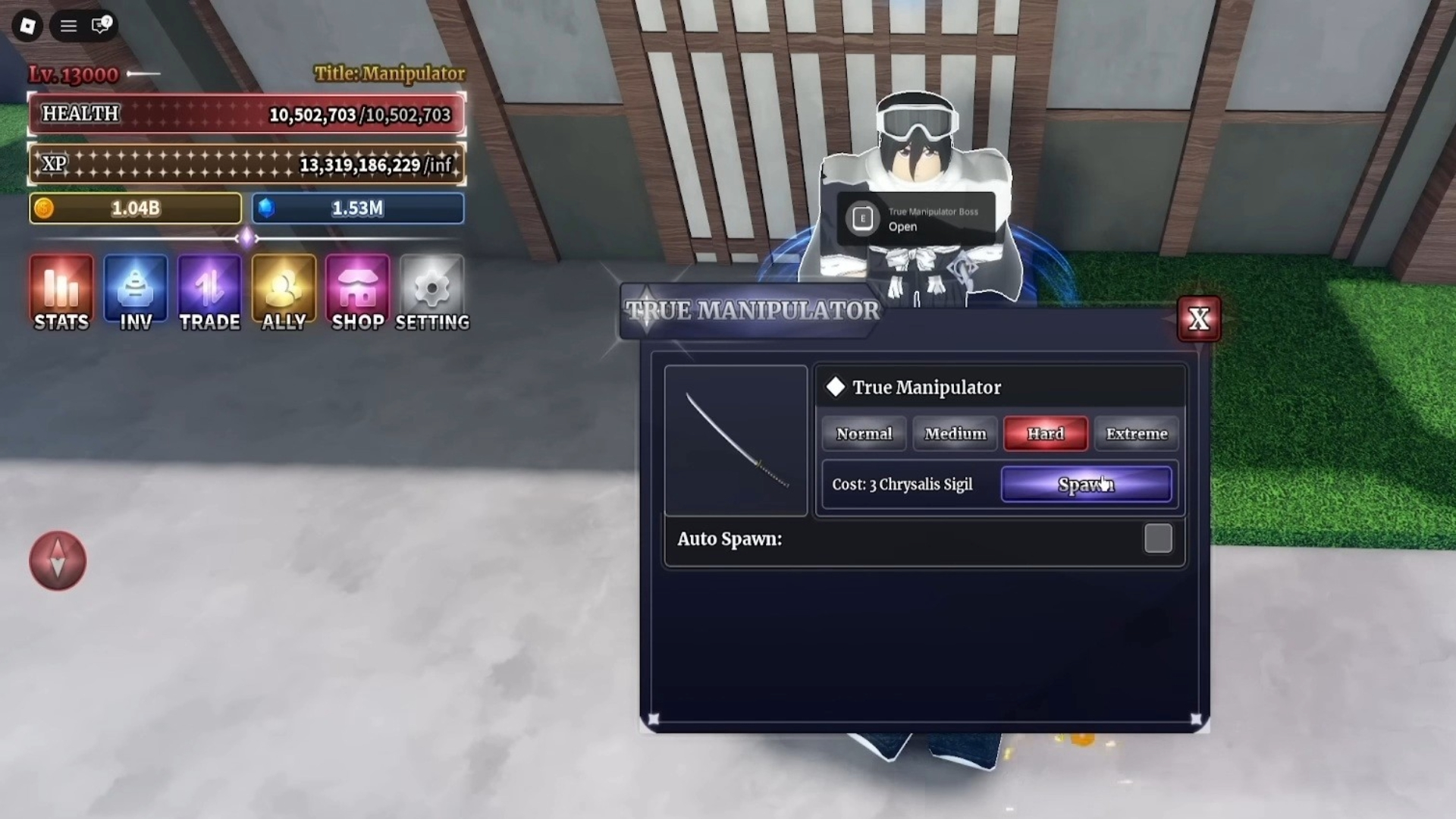Viewport: 1456px width, 819px height.
Task: Open the INV inventory icon
Action: click(x=134, y=292)
